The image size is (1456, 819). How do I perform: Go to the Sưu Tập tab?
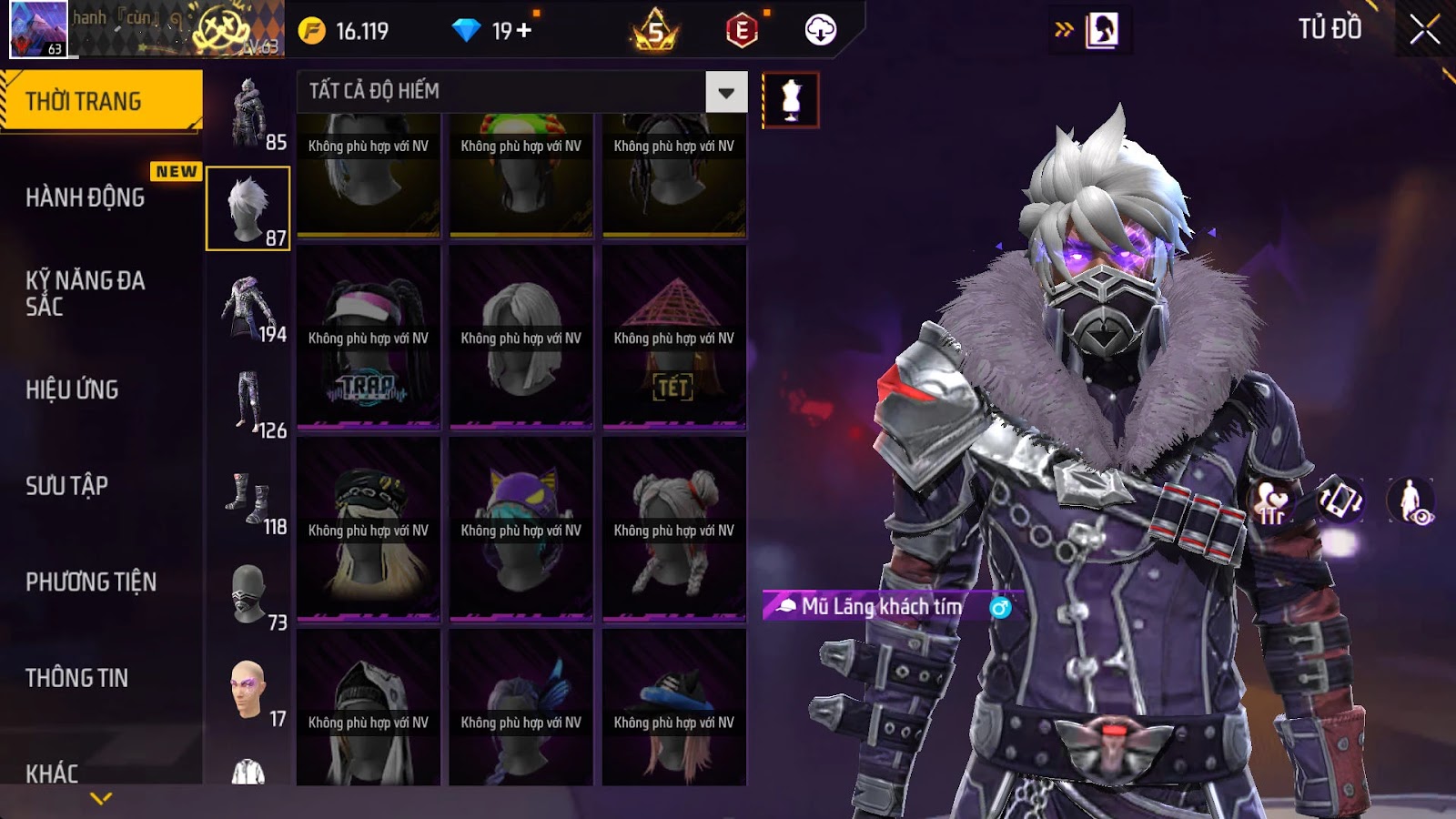click(x=67, y=486)
